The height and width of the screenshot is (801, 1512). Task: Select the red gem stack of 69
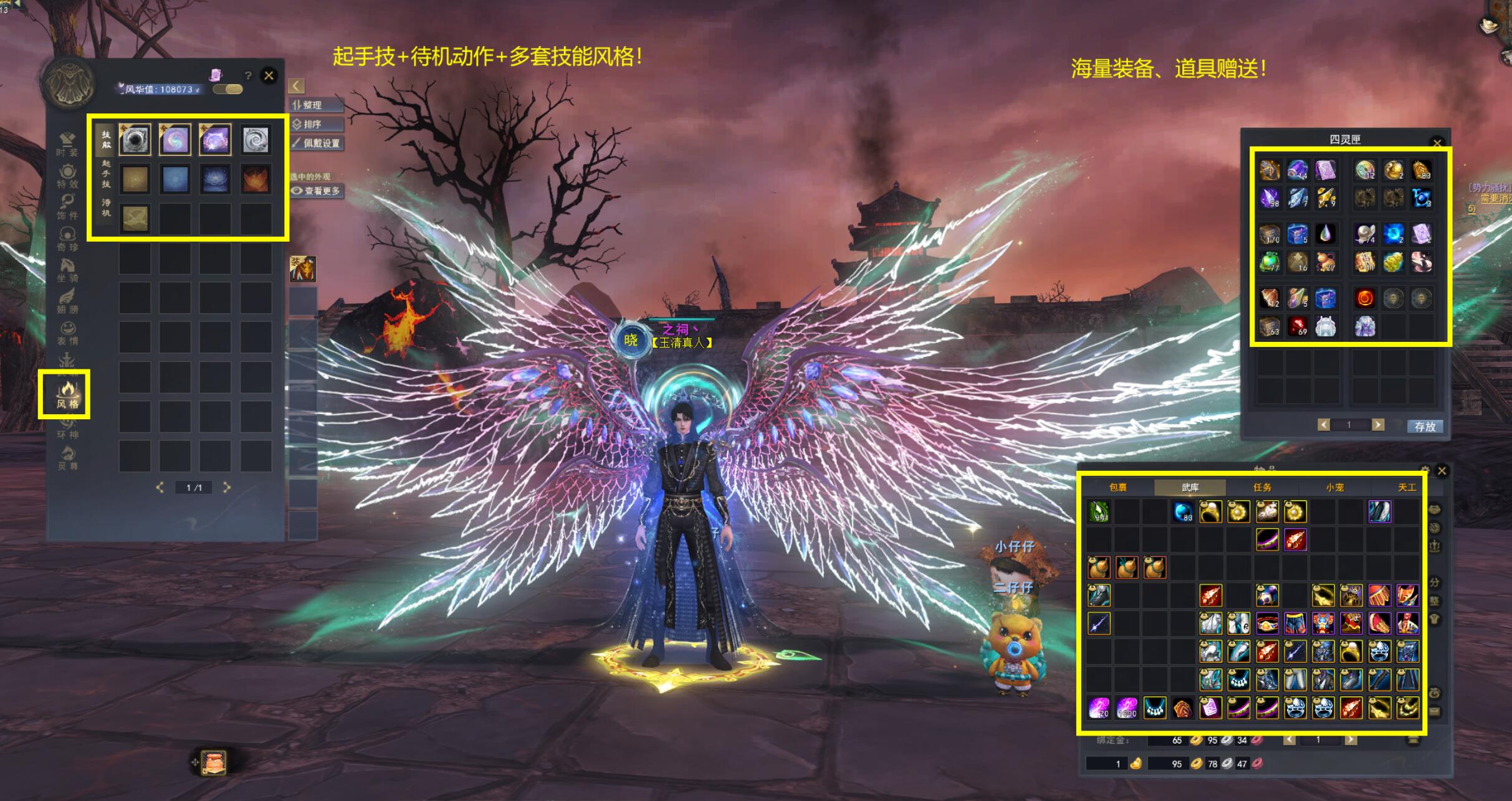coord(1298,326)
